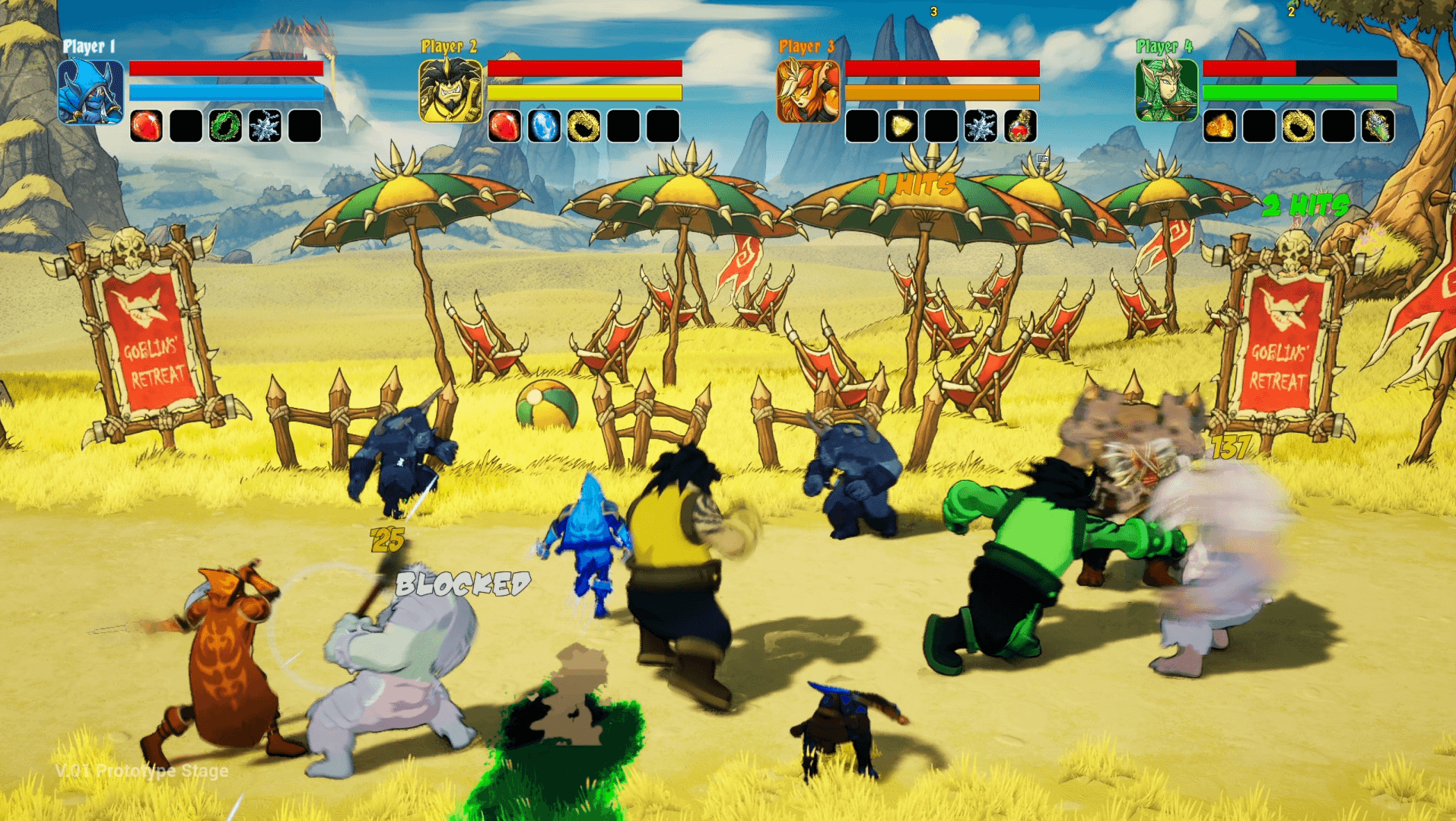Click Player 4's green elf portrait

1166,91
